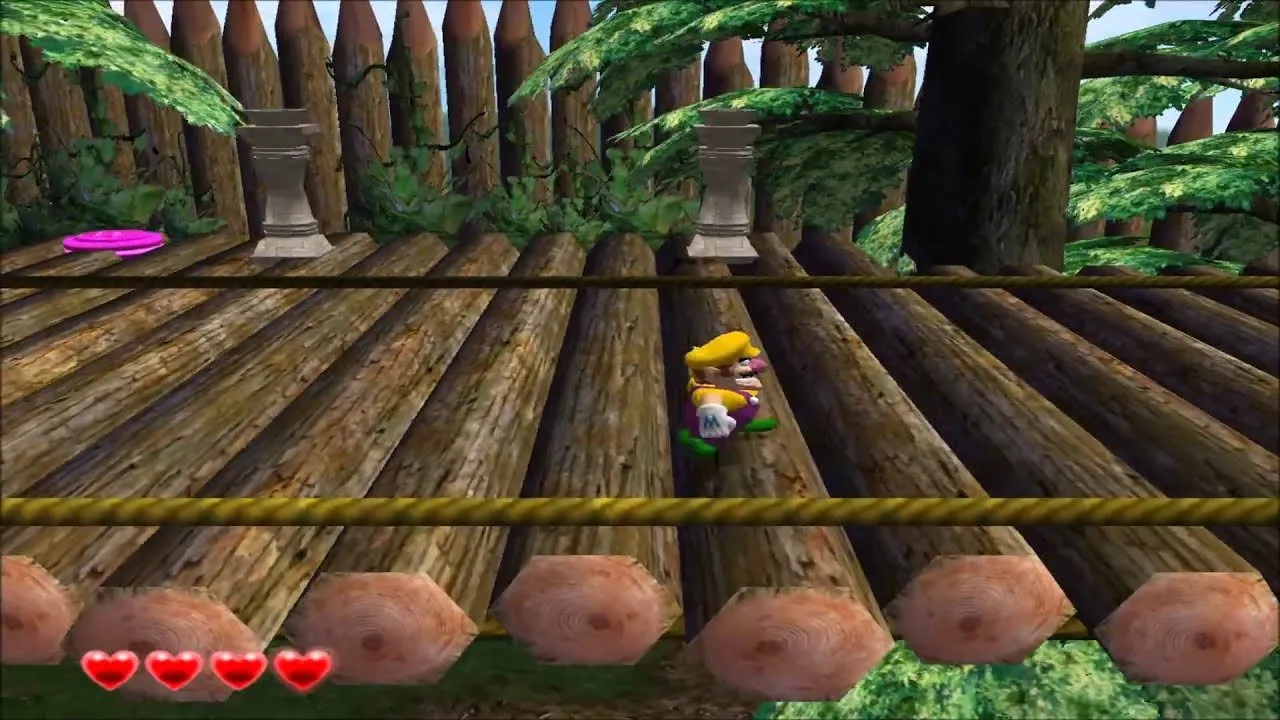This screenshot has width=1280, height=720.
Task: Select the Wario character sprite
Action: pyautogui.click(x=725, y=395)
